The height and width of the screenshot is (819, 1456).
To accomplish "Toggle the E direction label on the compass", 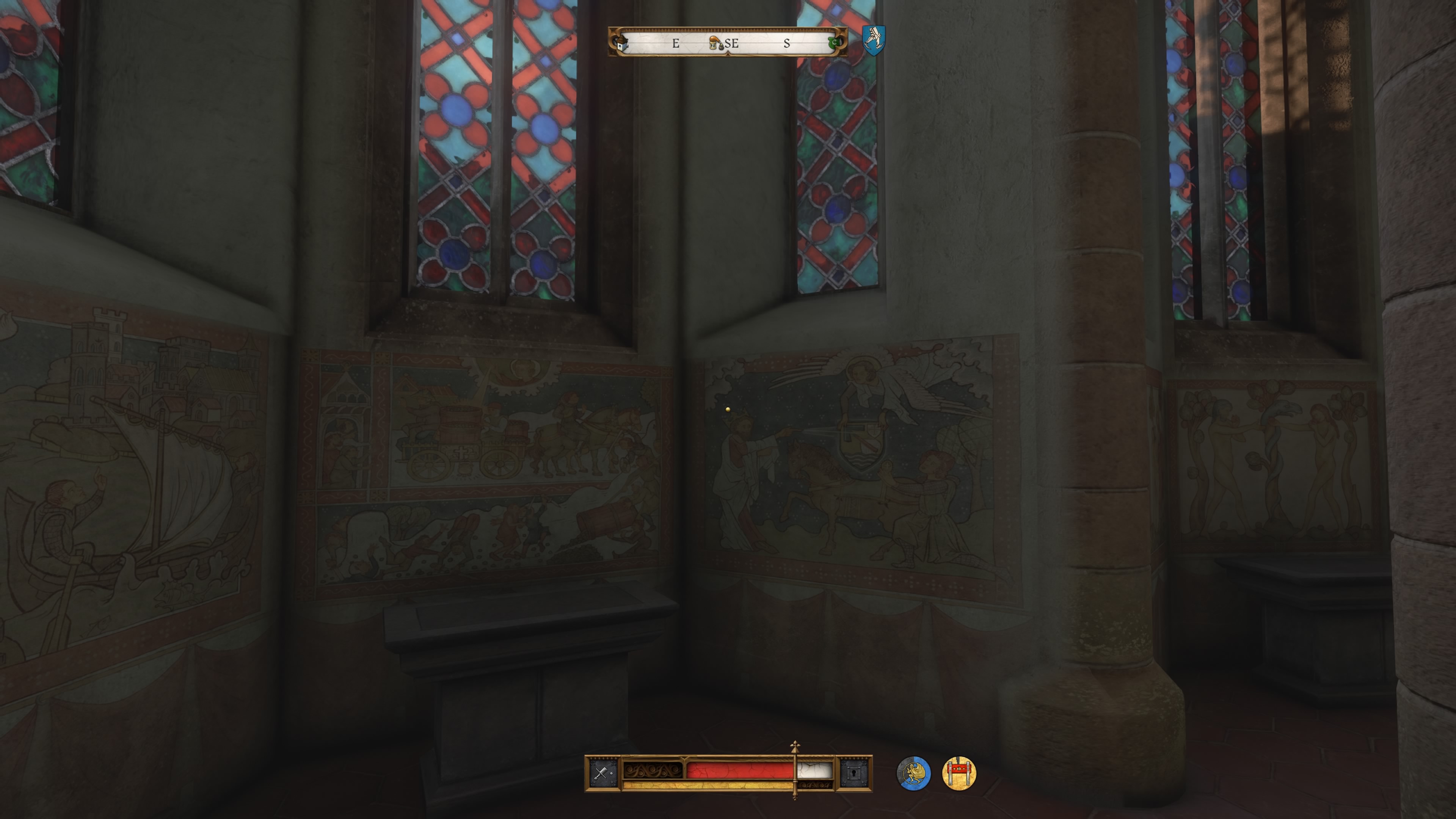I will [675, 44].
